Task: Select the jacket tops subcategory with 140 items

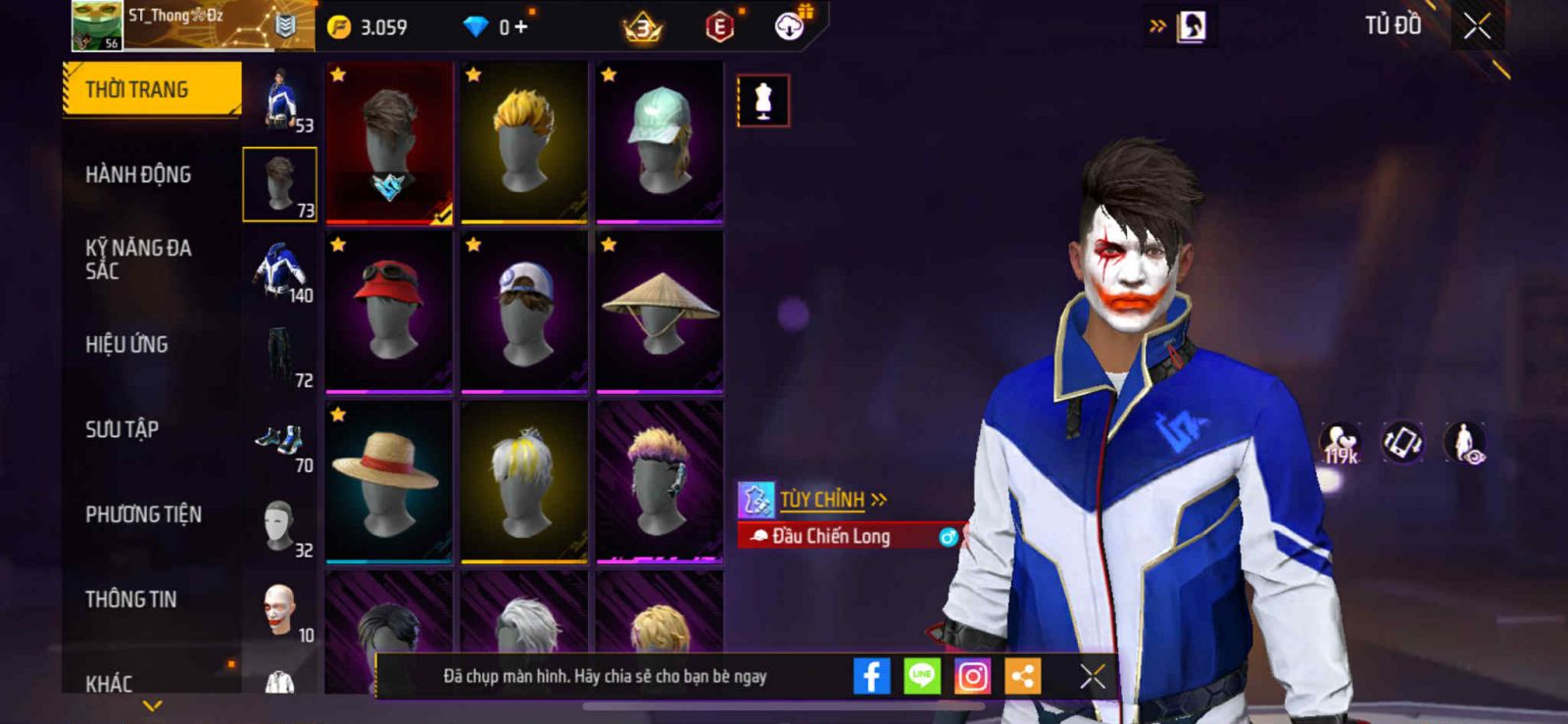Action: (280, 270)
